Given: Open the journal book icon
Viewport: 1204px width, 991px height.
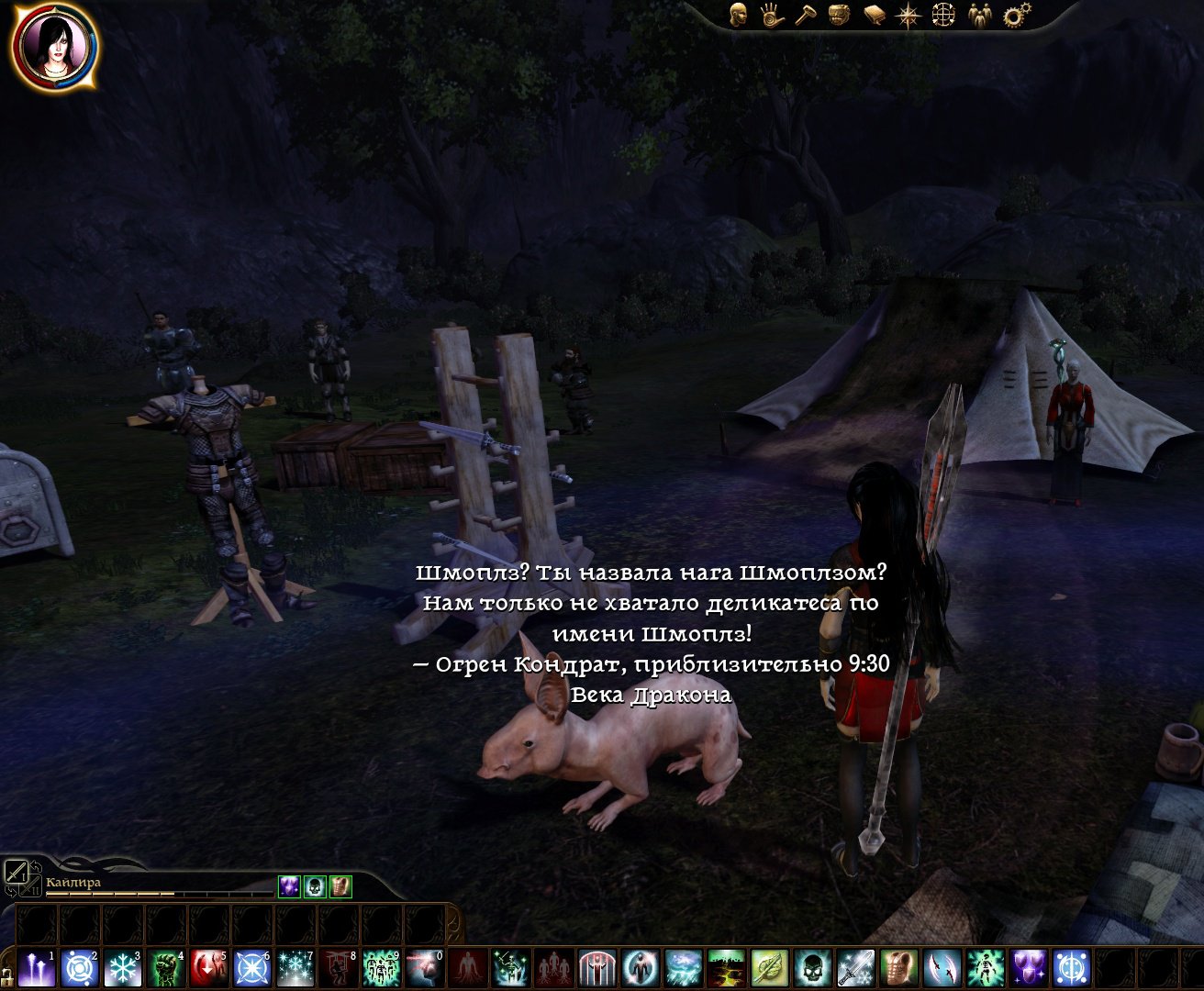Looking at the screenshot, I should pyautogui.click(x=873, y=15).
